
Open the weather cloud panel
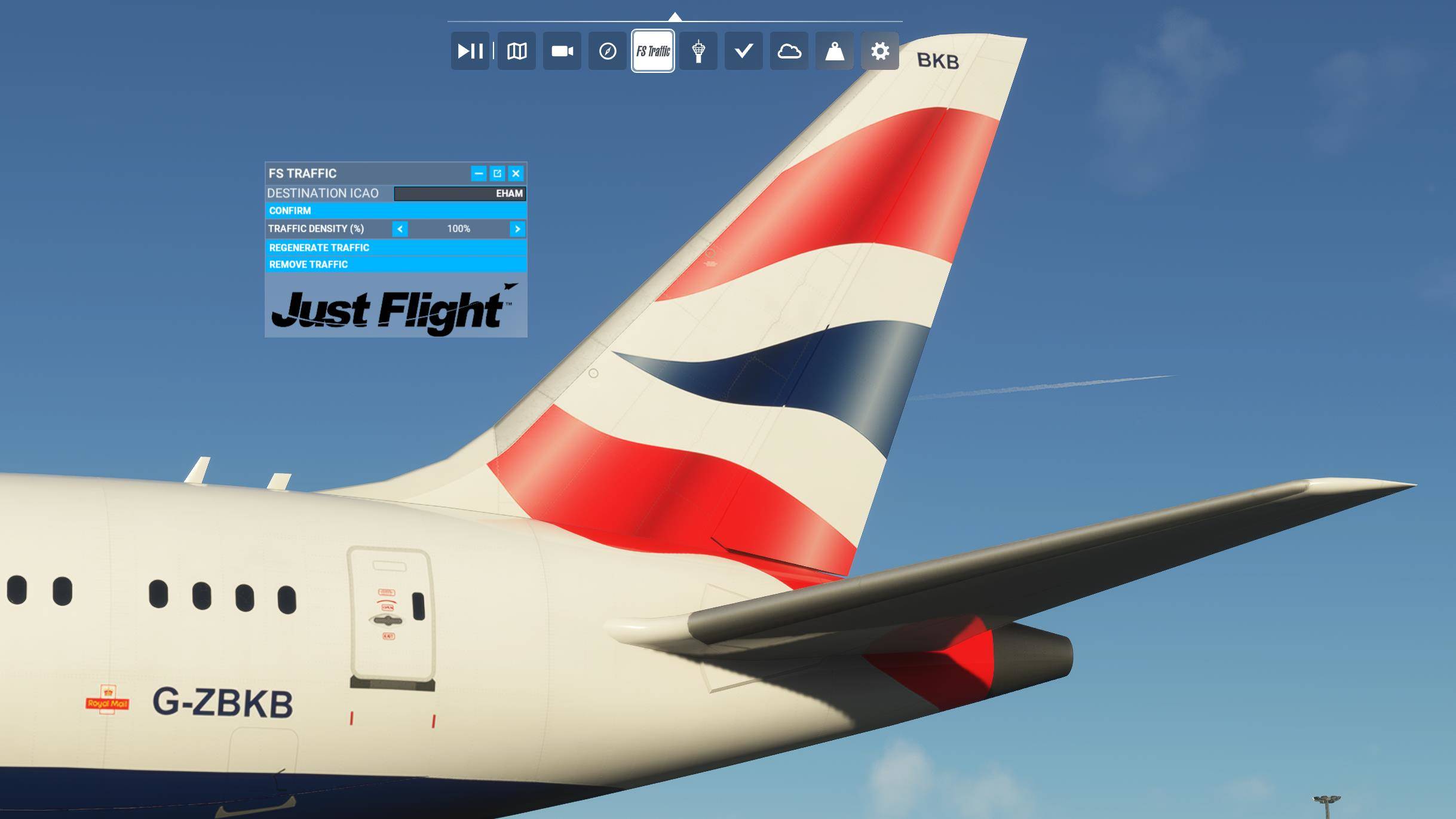[789, 51]
